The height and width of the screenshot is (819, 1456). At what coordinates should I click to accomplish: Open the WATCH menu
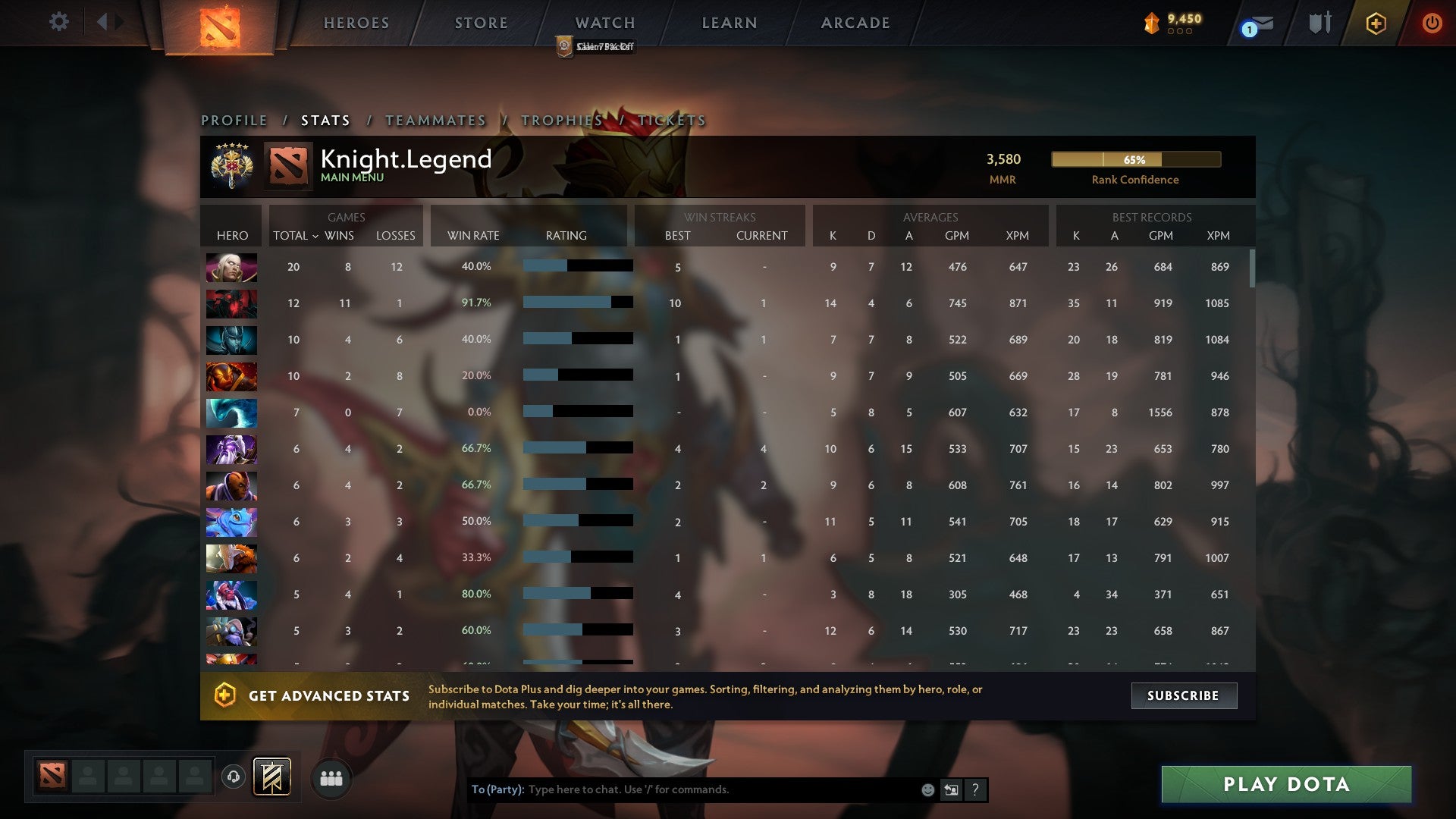pyautogui.click(x=604, y=23)
